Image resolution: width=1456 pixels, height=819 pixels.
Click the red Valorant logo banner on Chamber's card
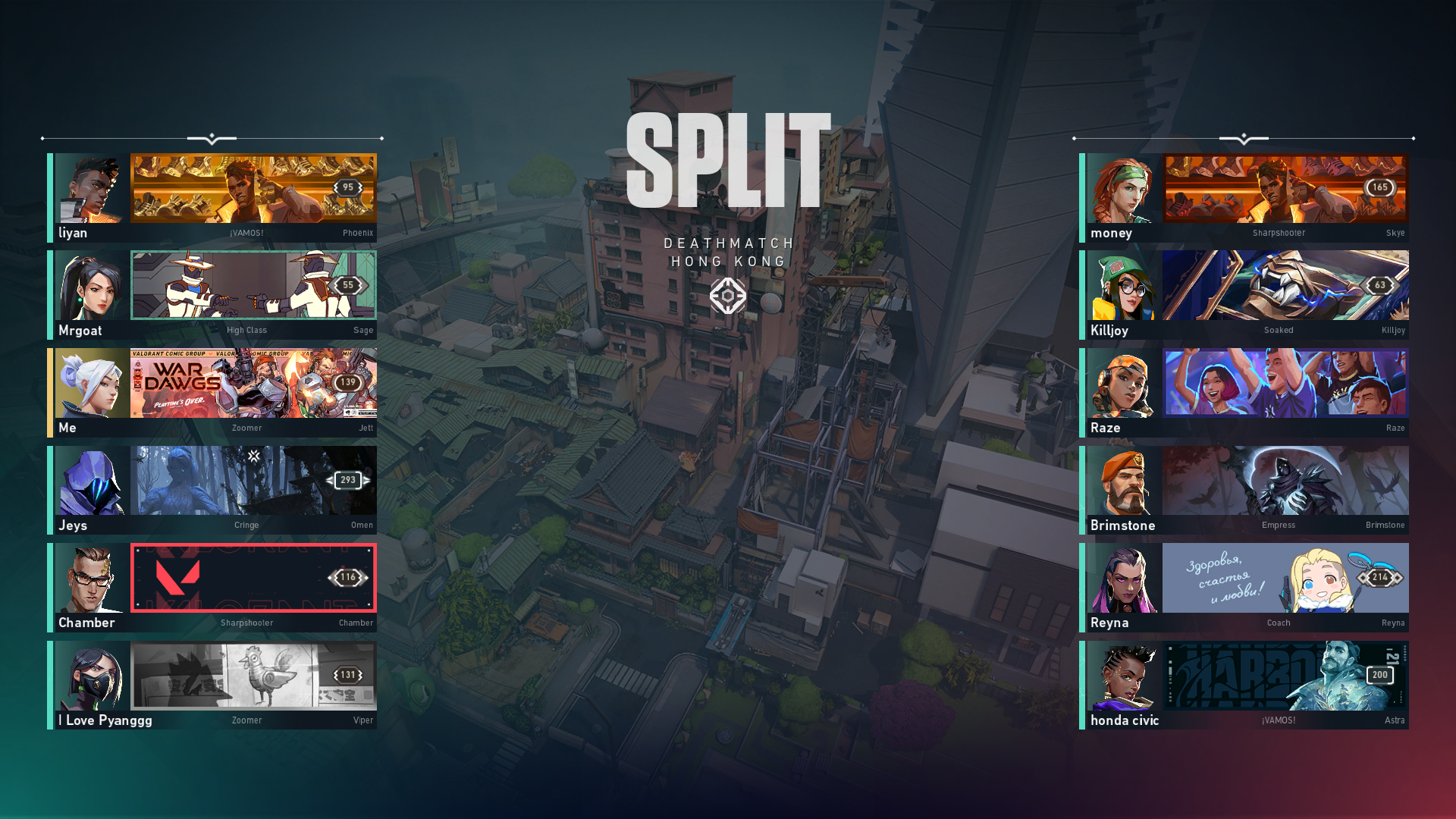[x=253, y=578]
